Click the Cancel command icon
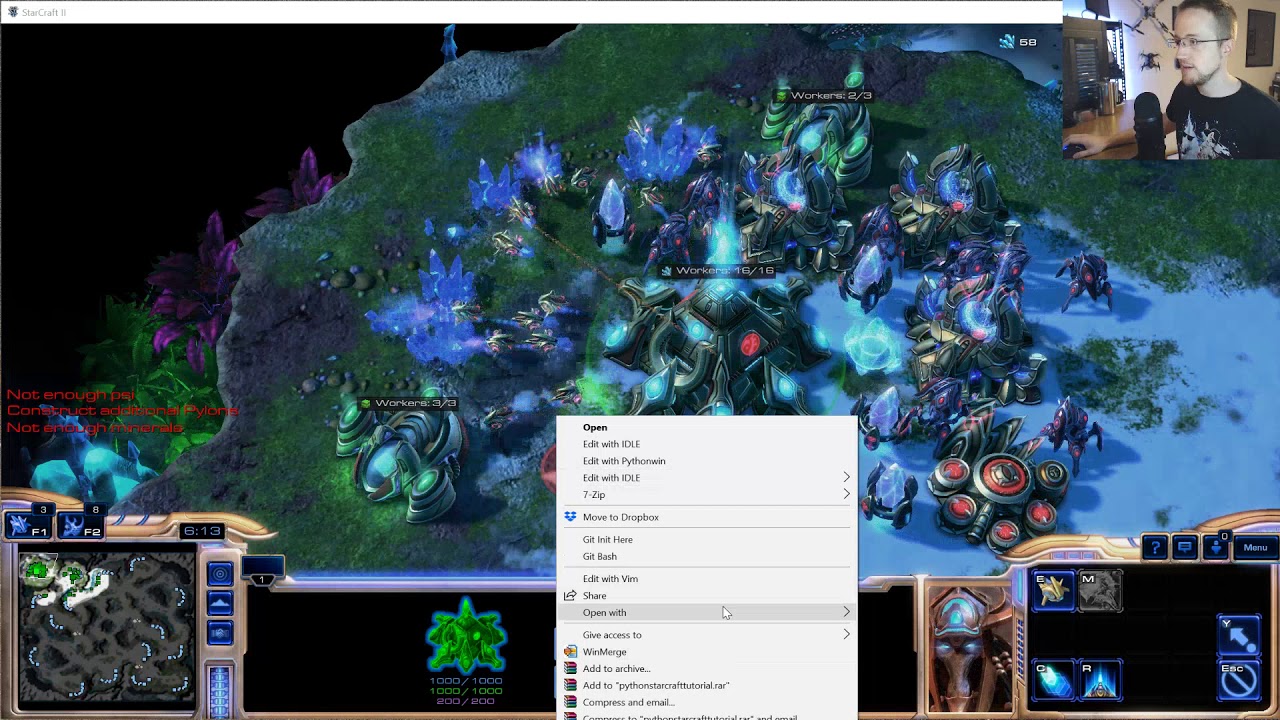 pyautogui.click(x=1238, y=680)
